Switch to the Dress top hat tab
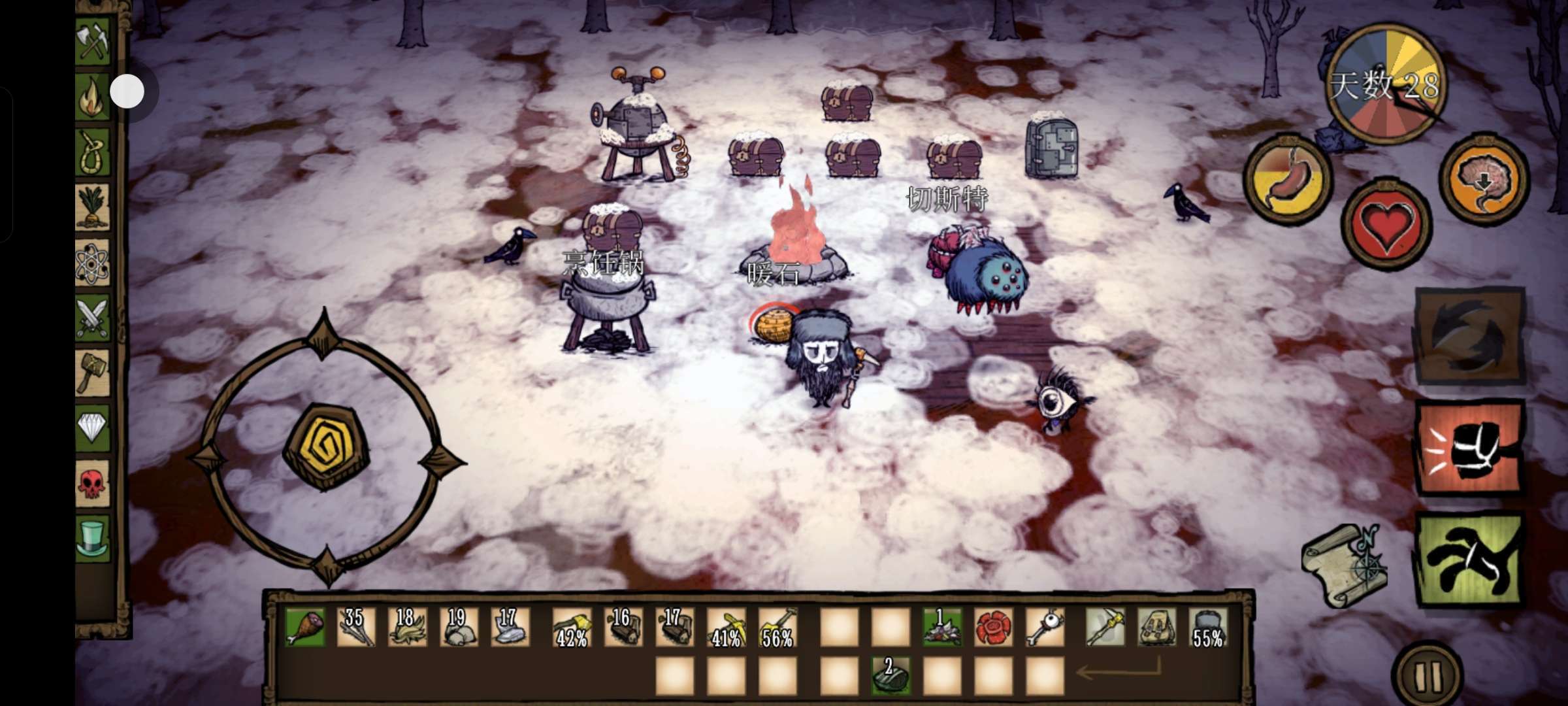 coord(93,538)
